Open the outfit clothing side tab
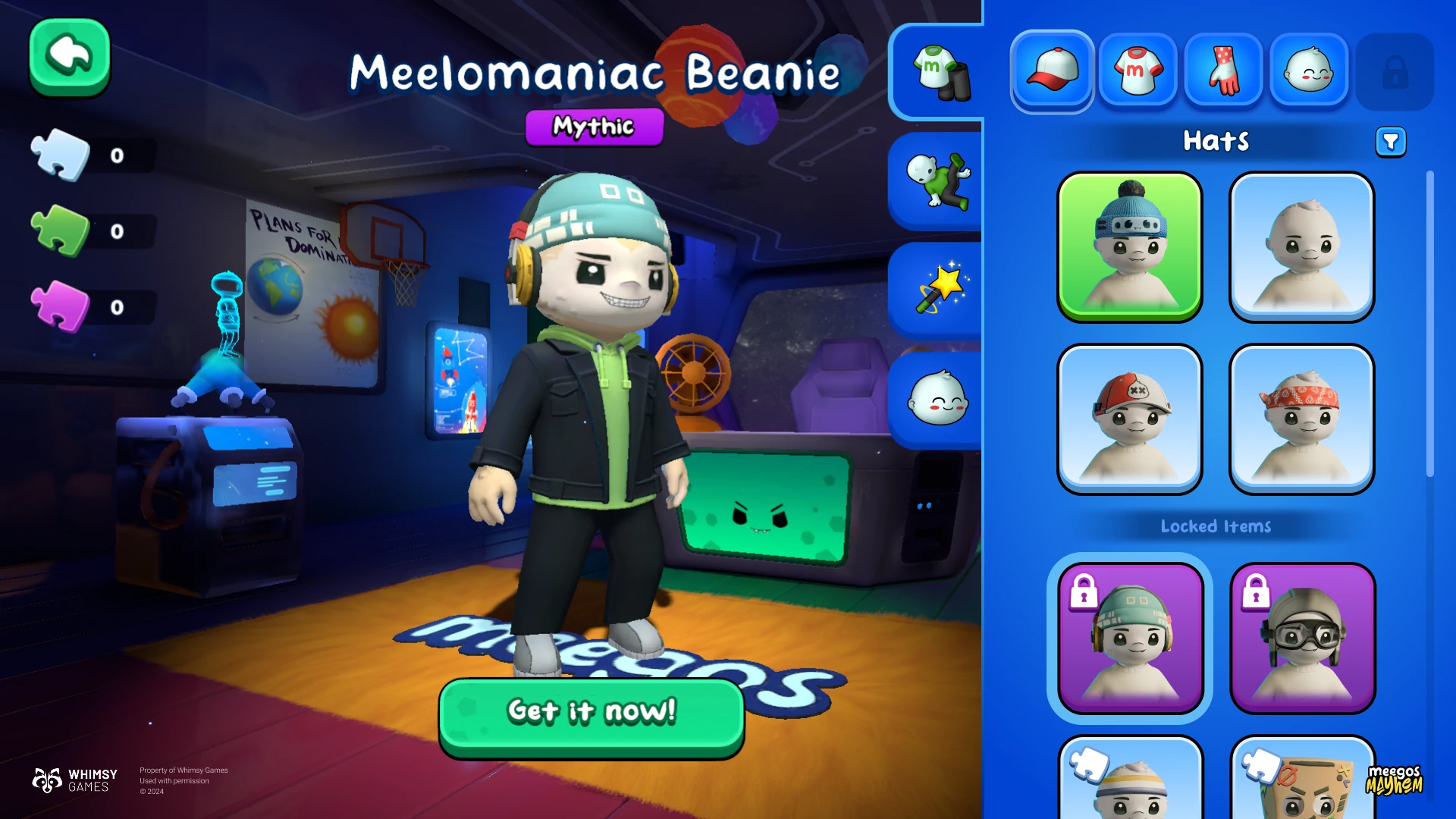1456x819 pixels. (940, 72)
